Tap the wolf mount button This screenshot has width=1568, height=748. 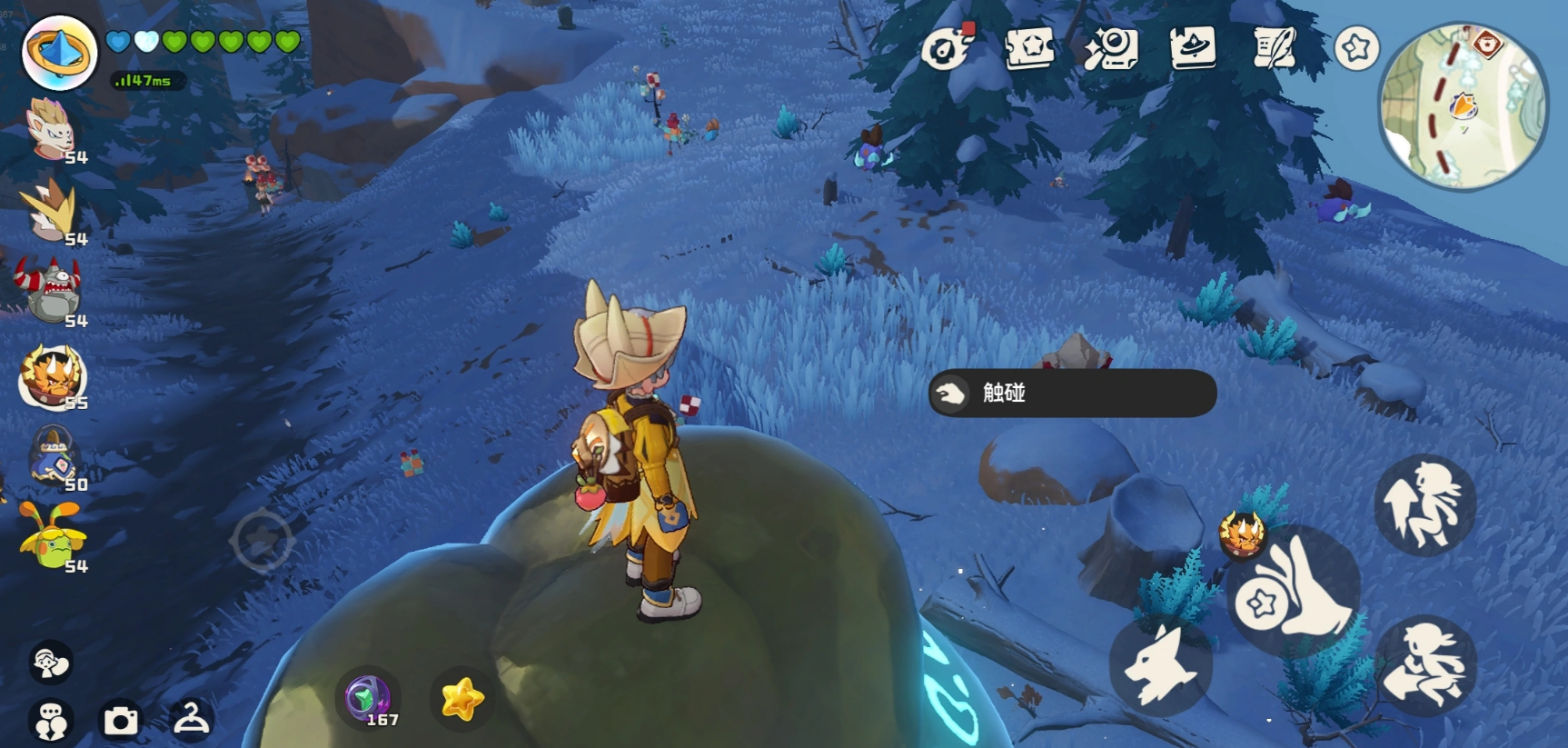click(x=1159, y=664)
